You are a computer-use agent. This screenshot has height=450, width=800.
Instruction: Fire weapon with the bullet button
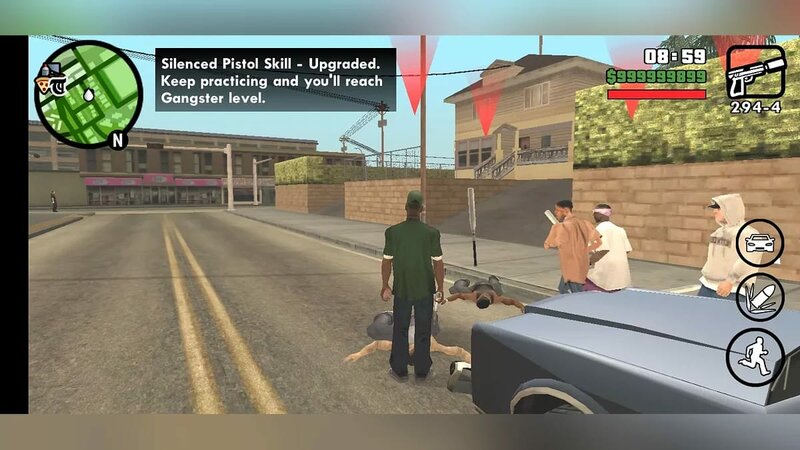click(760, 298)
